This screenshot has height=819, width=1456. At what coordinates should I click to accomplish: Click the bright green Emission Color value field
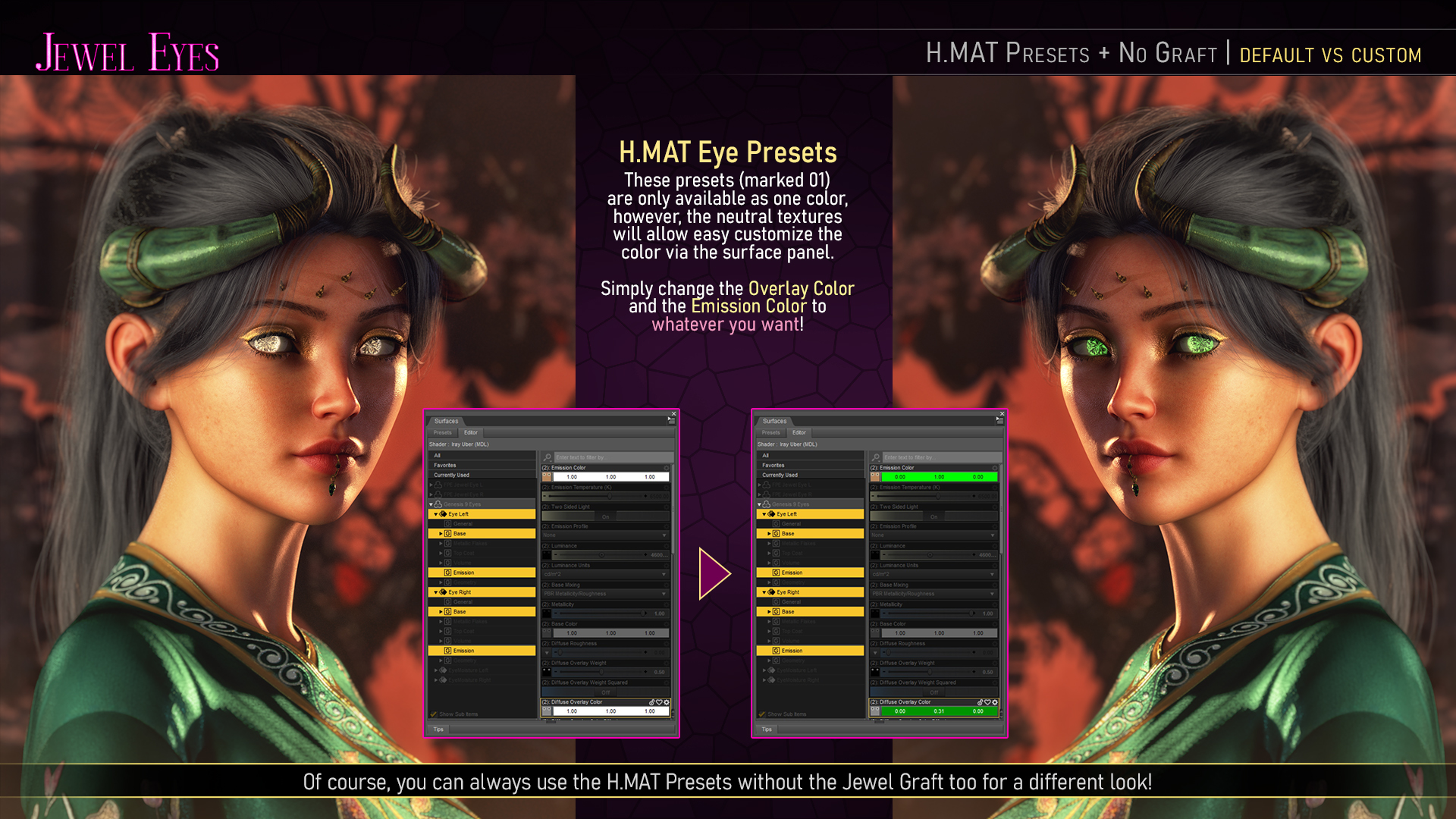pos(939,477)
